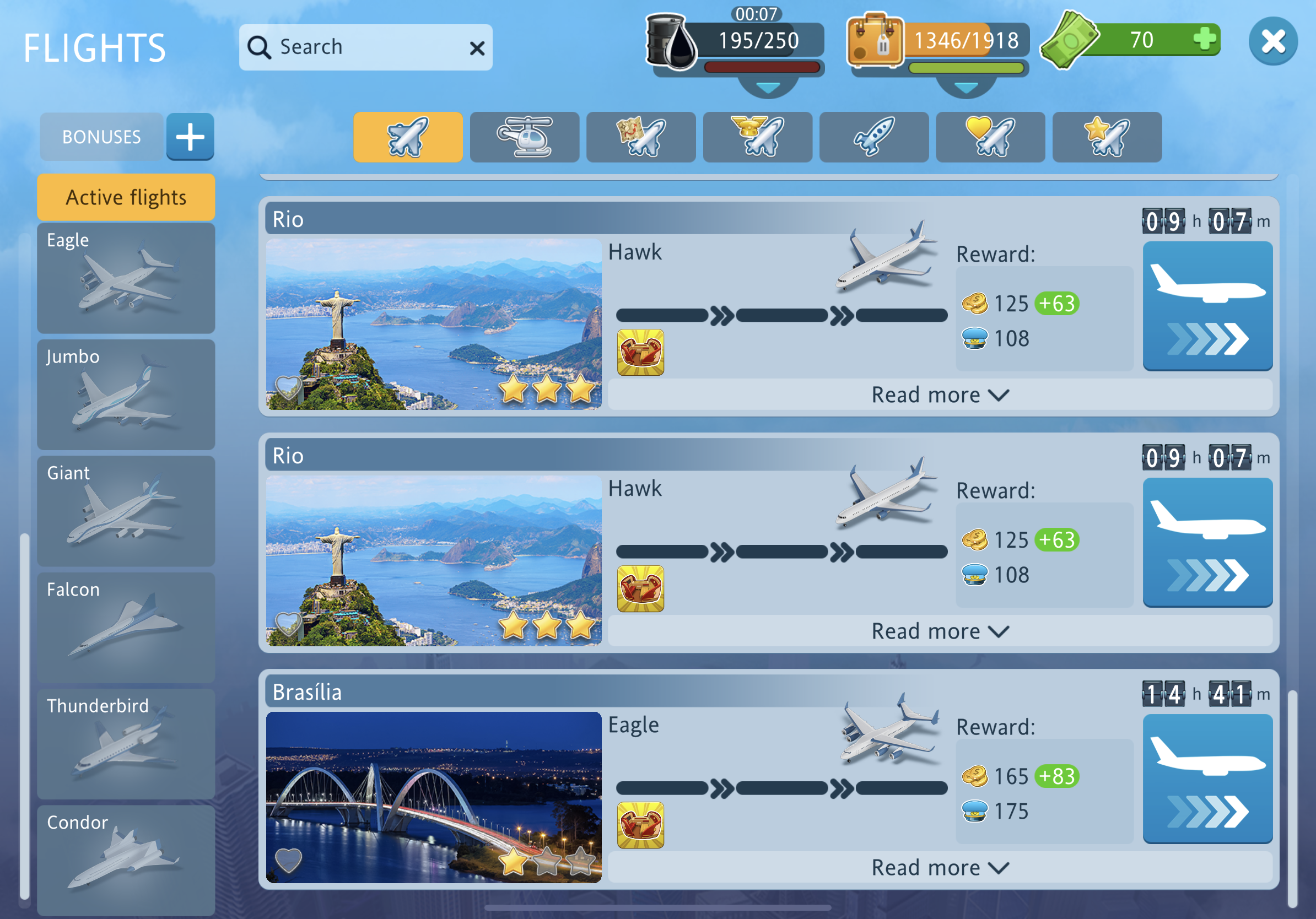
Task: Launch the Brasília flight with Eagle
Action: pyautogui.click(x=1207, y=778)
